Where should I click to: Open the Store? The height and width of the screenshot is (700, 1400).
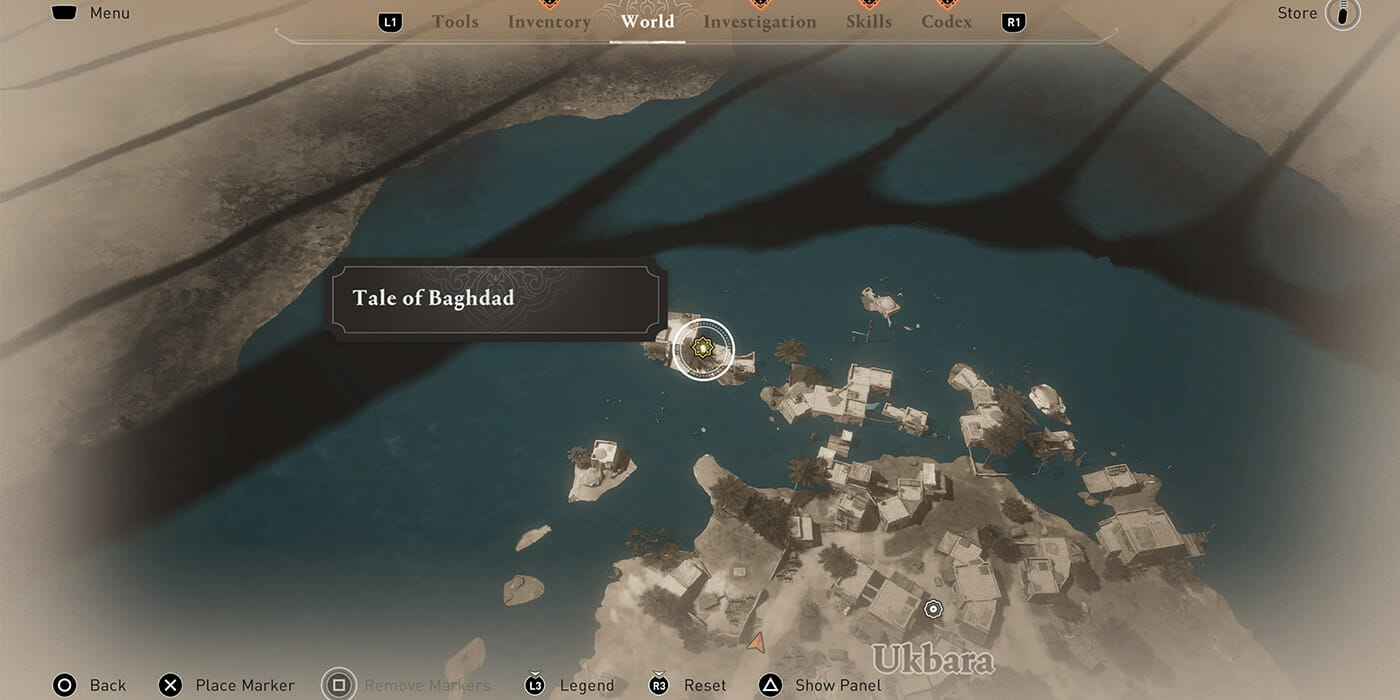coord(1297,13)
